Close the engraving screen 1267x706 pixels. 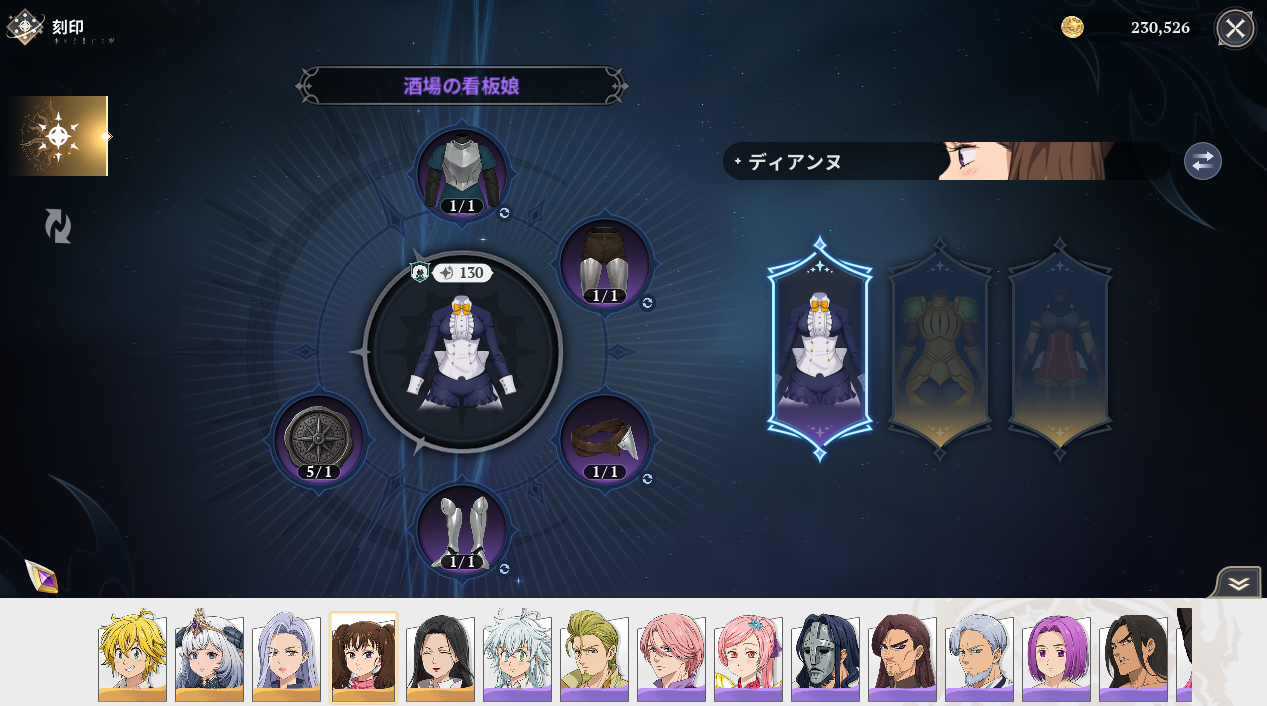1235,28
